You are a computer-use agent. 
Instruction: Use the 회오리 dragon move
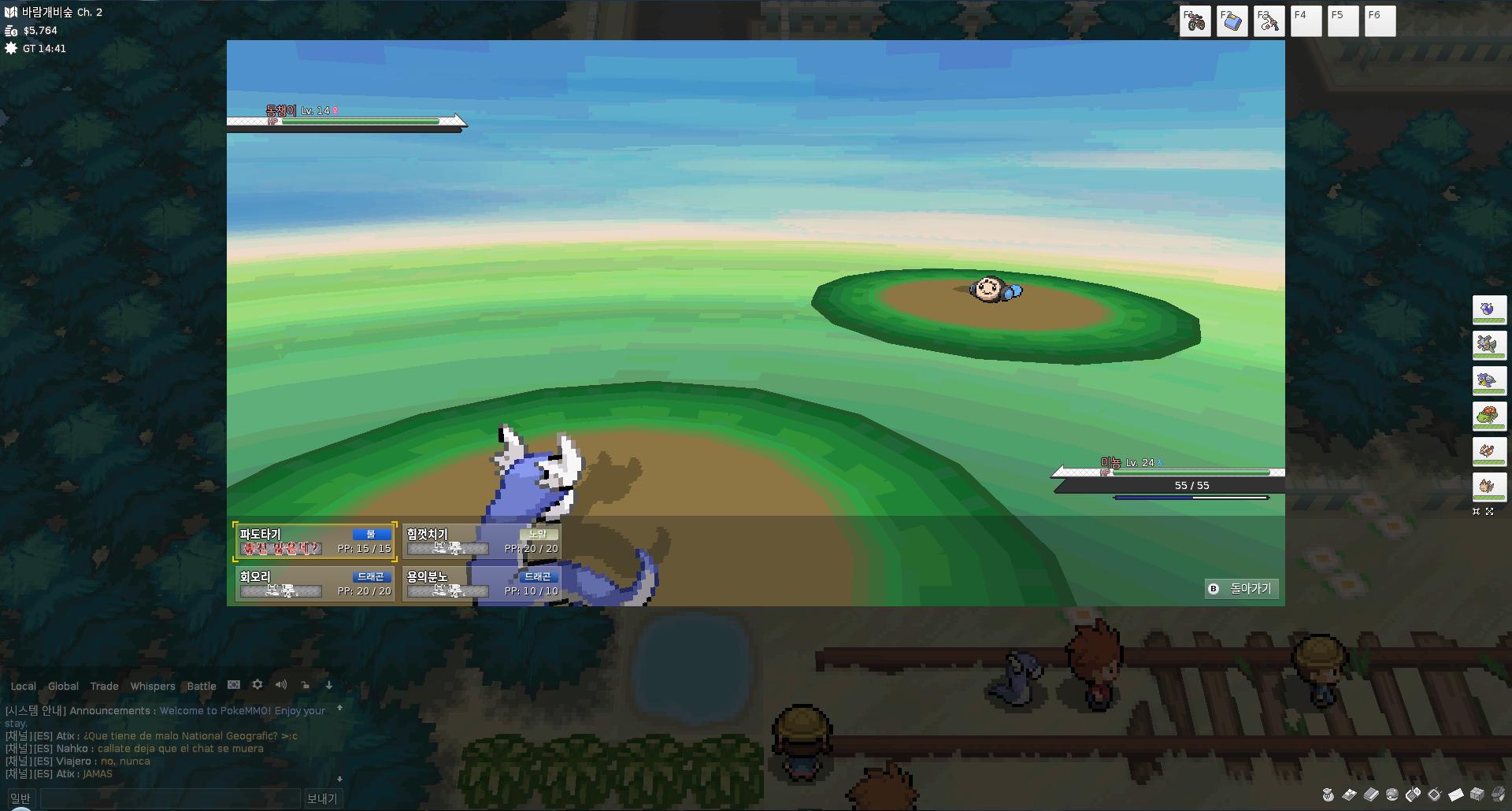coord(315,583)
